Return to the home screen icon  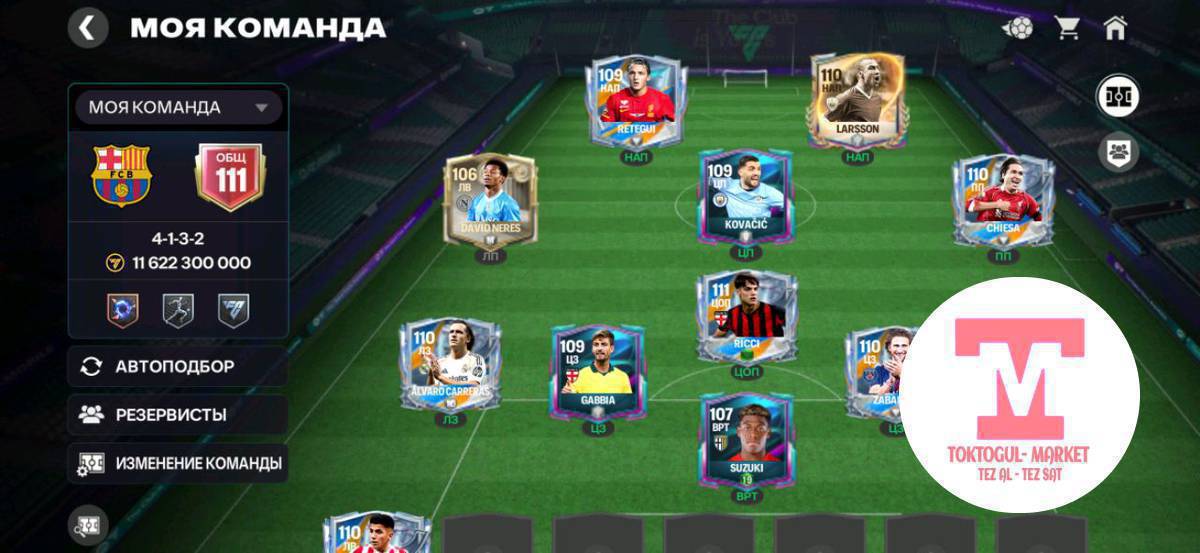tap(1116, 28)
